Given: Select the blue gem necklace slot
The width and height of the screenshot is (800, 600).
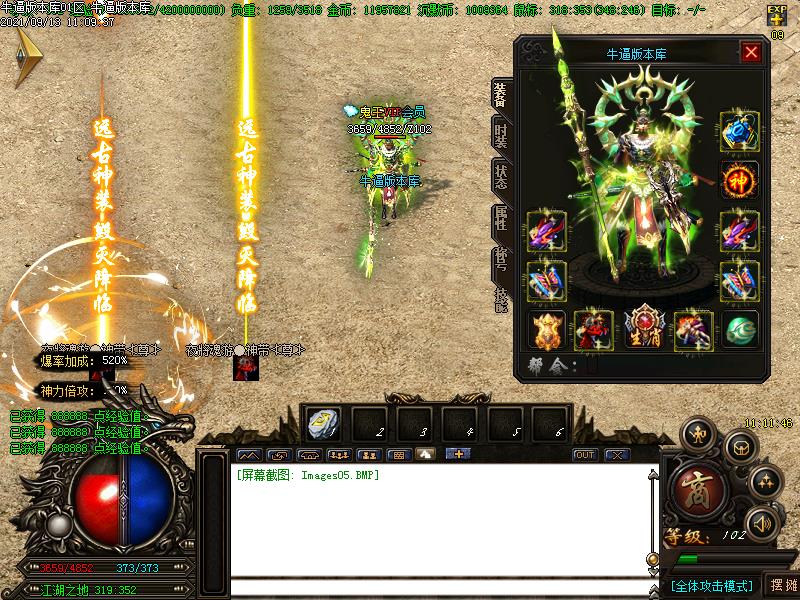Looking at the screenshot, I should 739,132.
